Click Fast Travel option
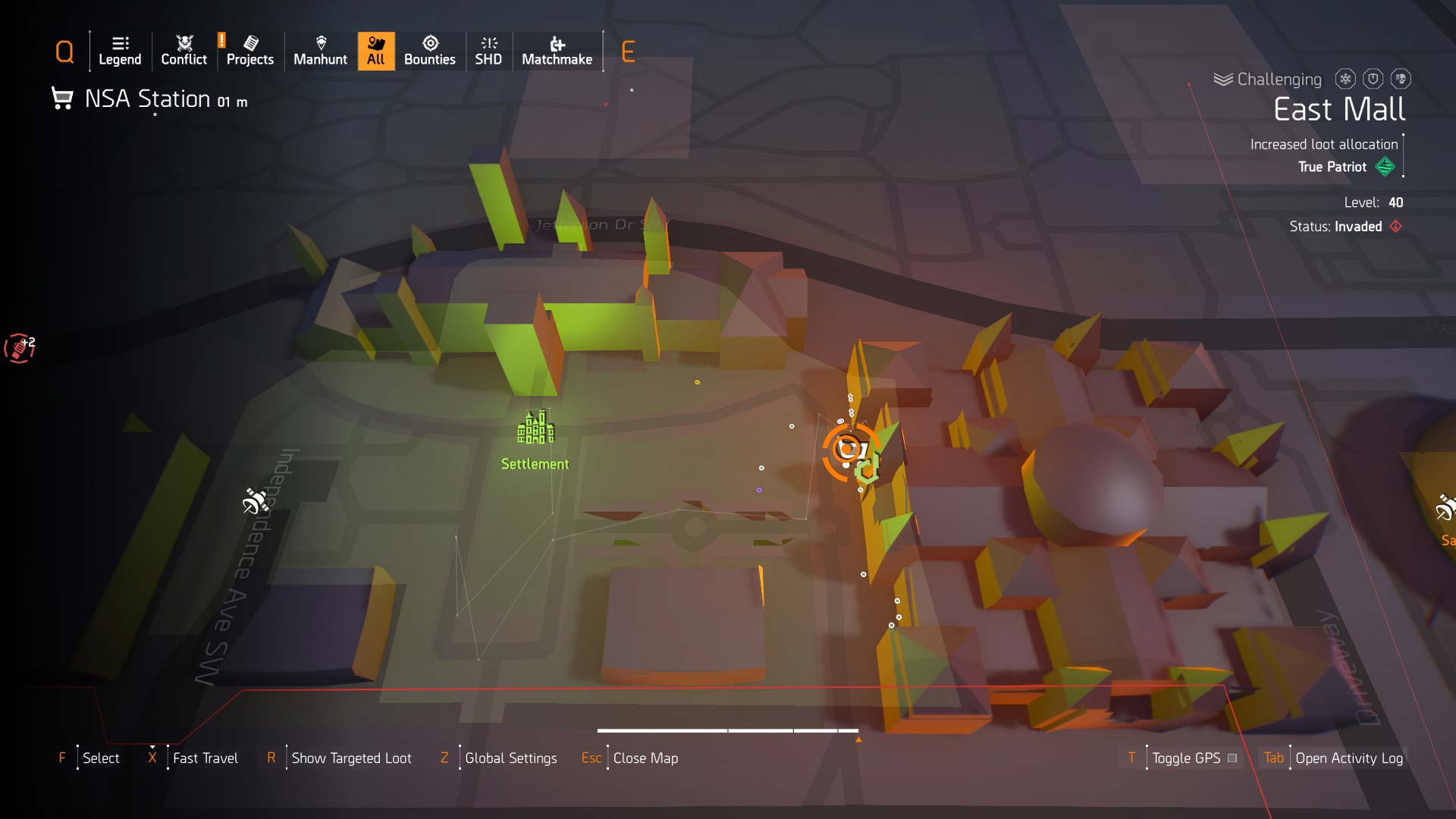Image resolution: width=1456 pixels, height=819 pixels. [205, 758]
